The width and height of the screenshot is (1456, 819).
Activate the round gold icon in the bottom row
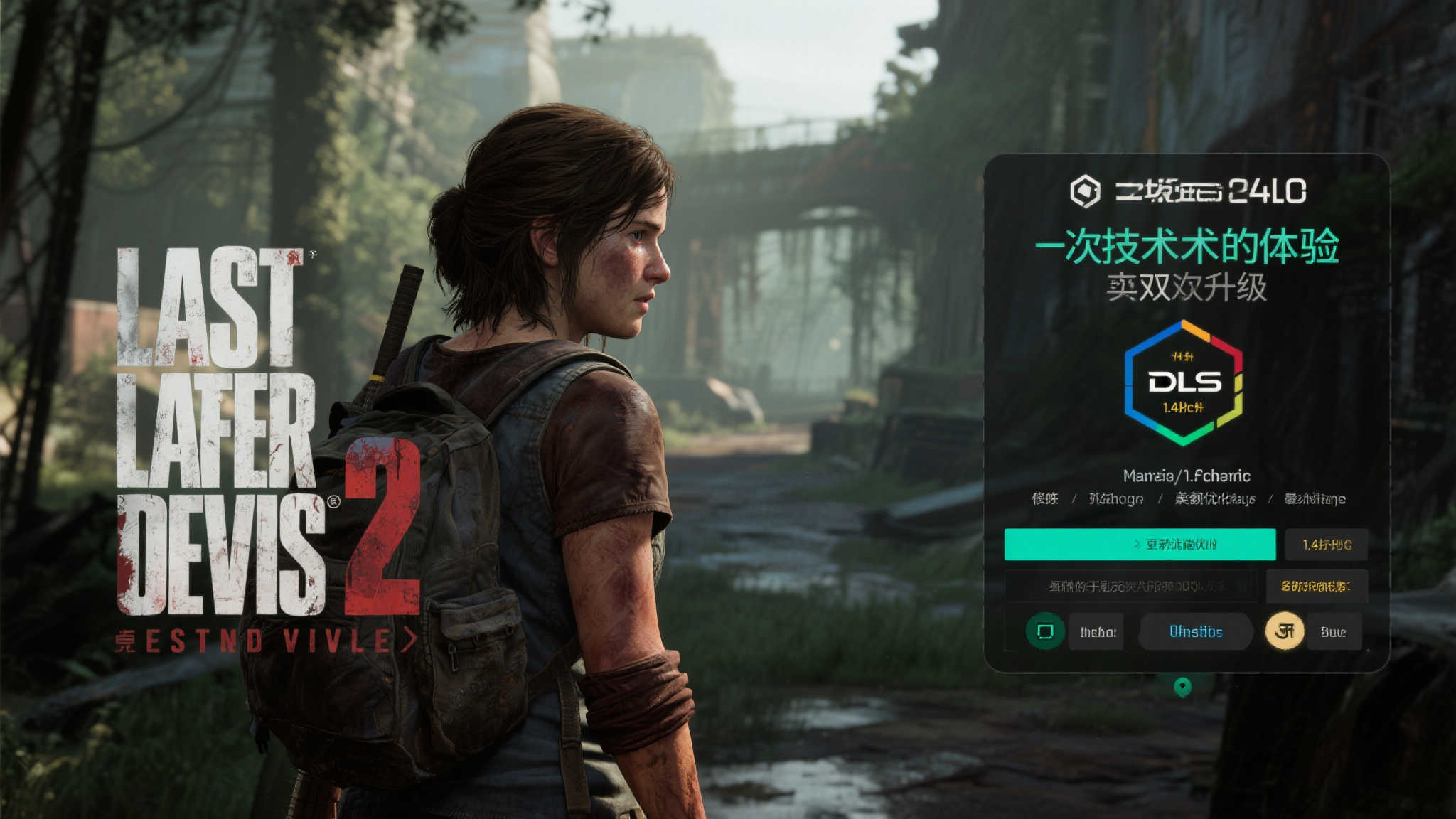coord(1284,631)
